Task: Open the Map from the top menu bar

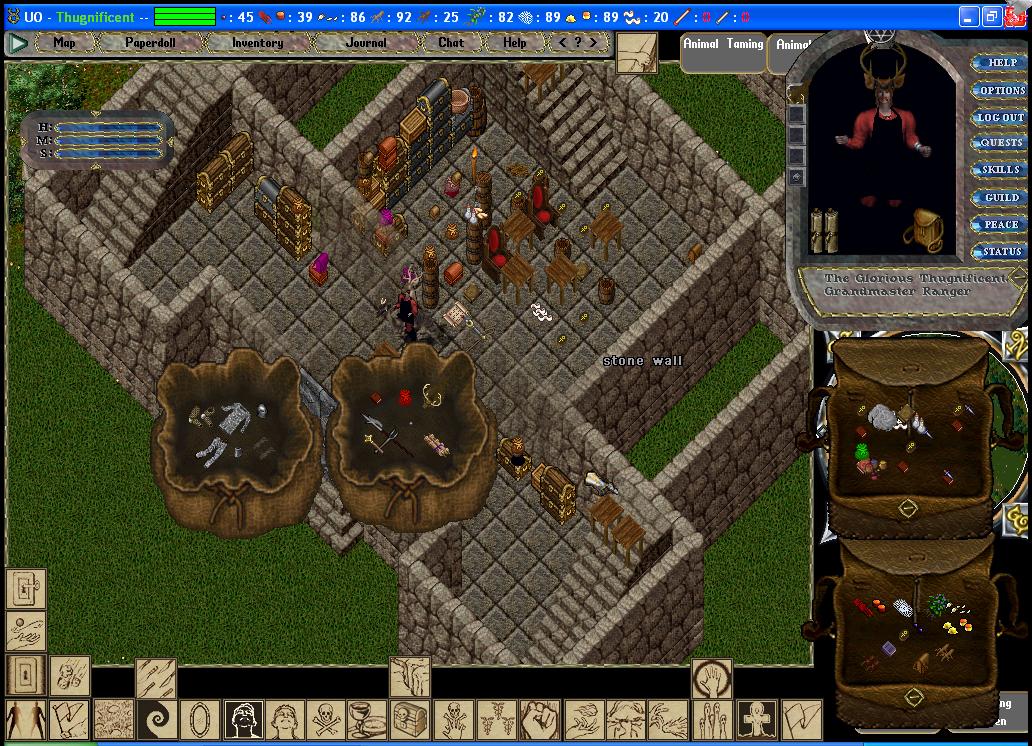Action: (64, 43)
